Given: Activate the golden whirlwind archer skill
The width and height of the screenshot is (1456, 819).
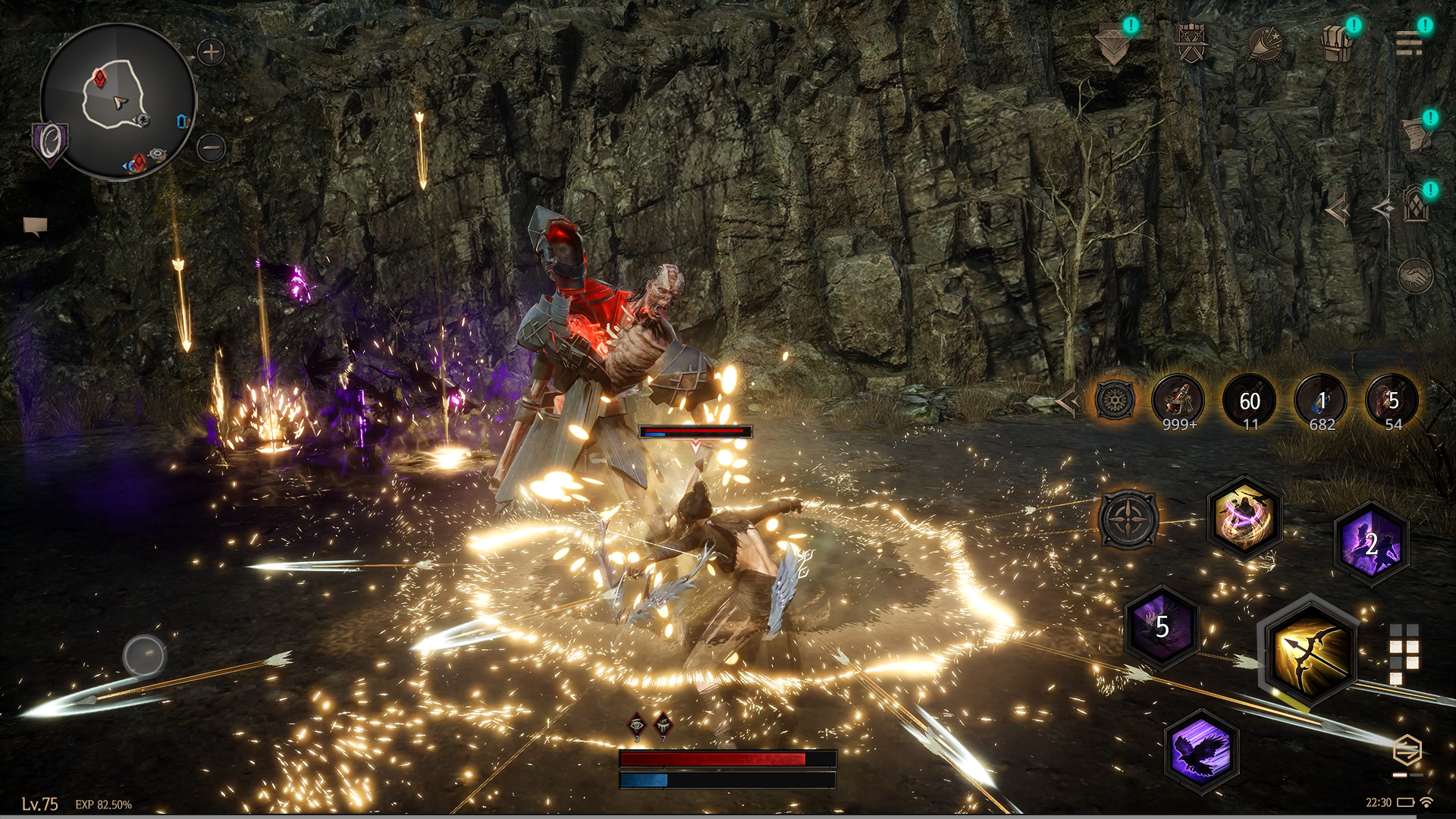Looking at the screenshot, I should coord(1244,518).
